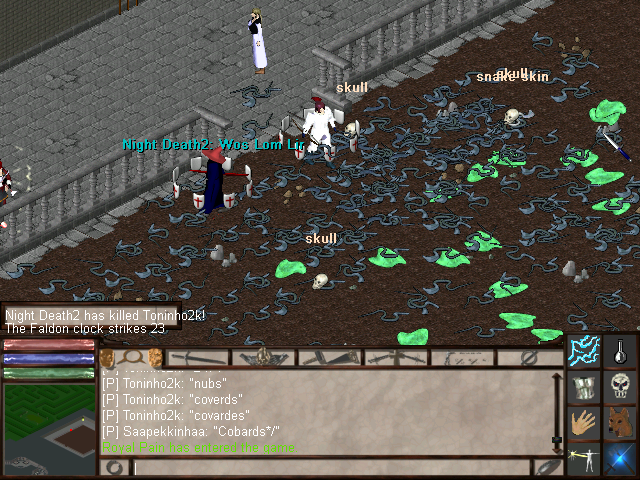Select the helmet and wings toolbar slot

264,357
